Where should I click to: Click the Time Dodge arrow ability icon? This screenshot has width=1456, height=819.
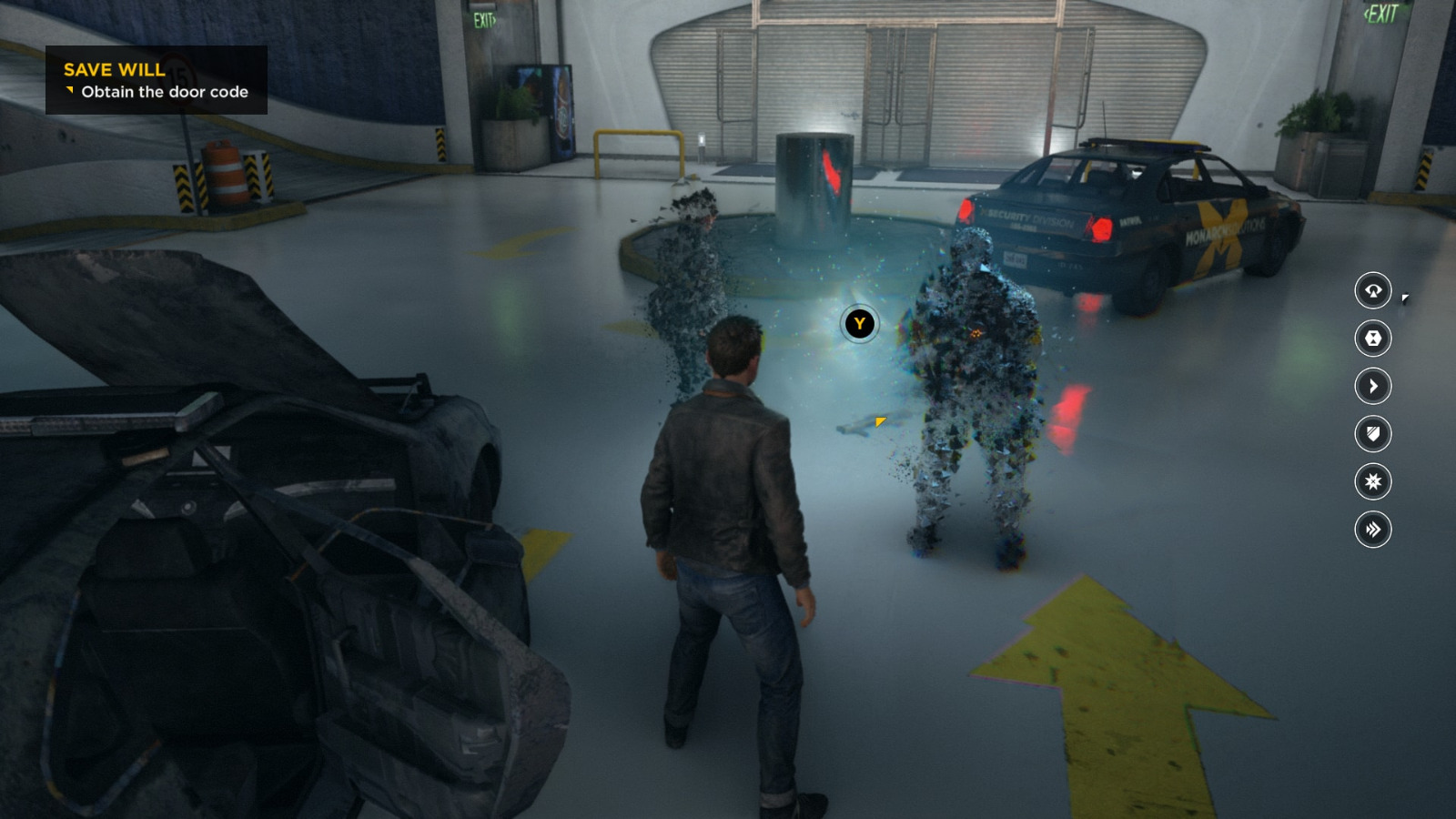[x=1374, y=386]
